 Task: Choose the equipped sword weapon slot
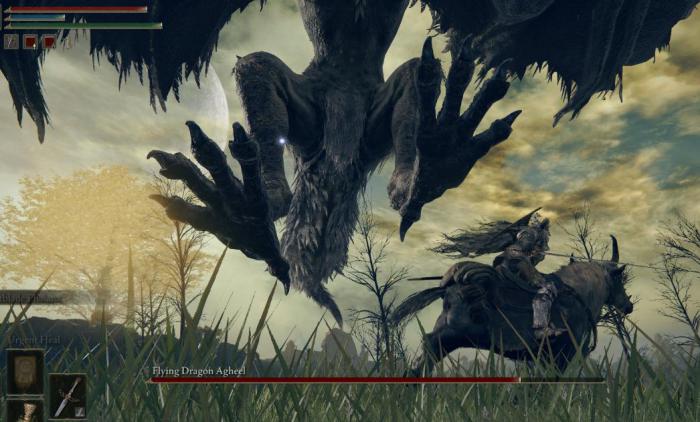pyautogui.click(x=67, y=396)
